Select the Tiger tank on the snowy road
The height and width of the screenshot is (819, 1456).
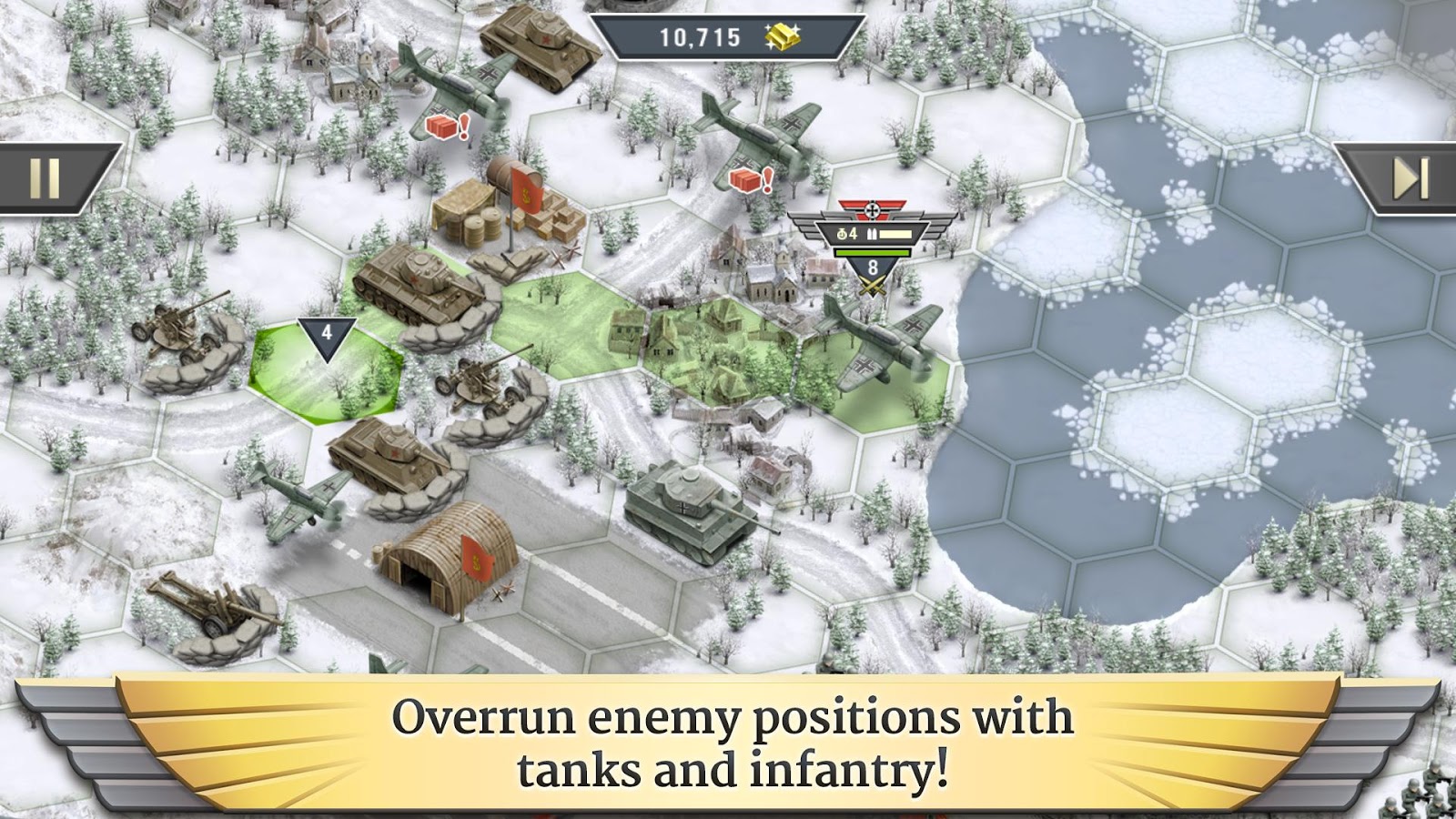click(x=687, y=510)
